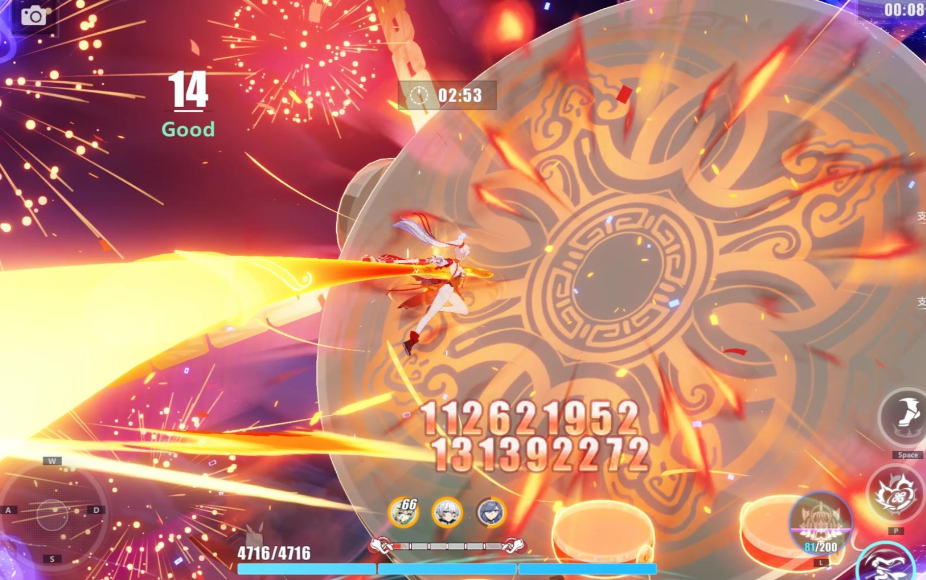Select the blonde character portrait with 66

coord(403,511)
